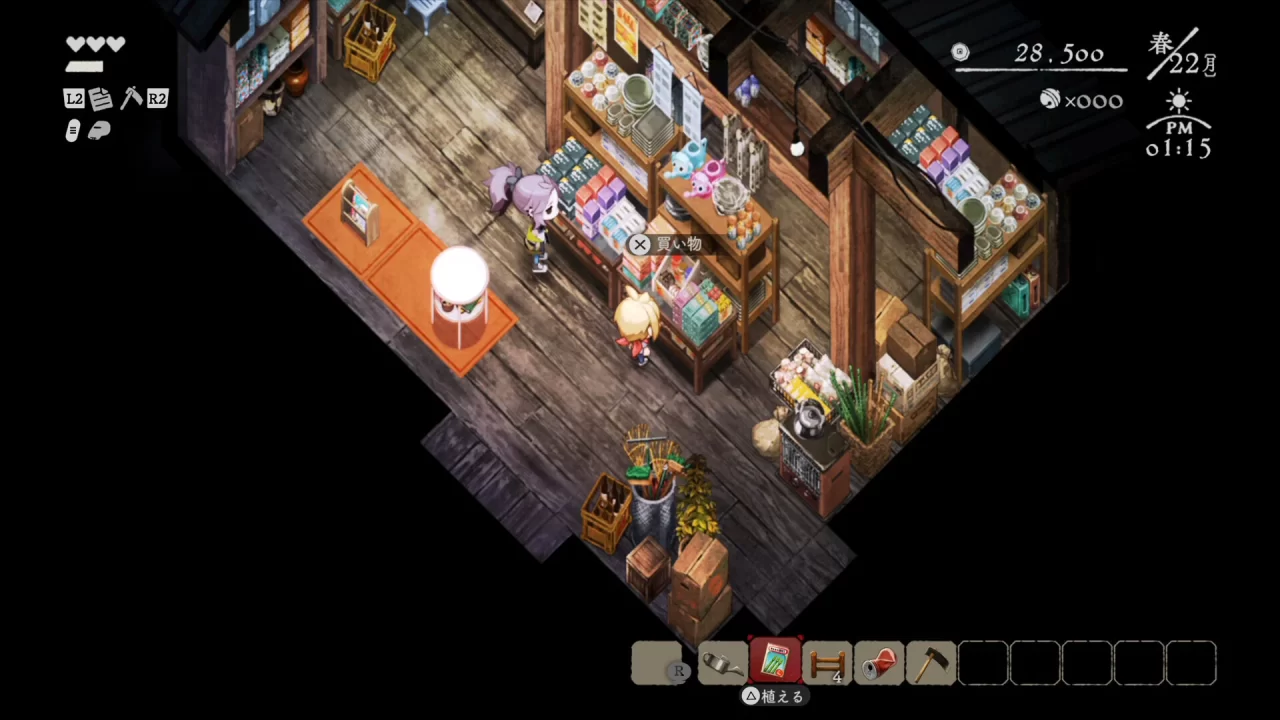
Task: Open the journal notes icon near L2
Action: pos(100,98)
